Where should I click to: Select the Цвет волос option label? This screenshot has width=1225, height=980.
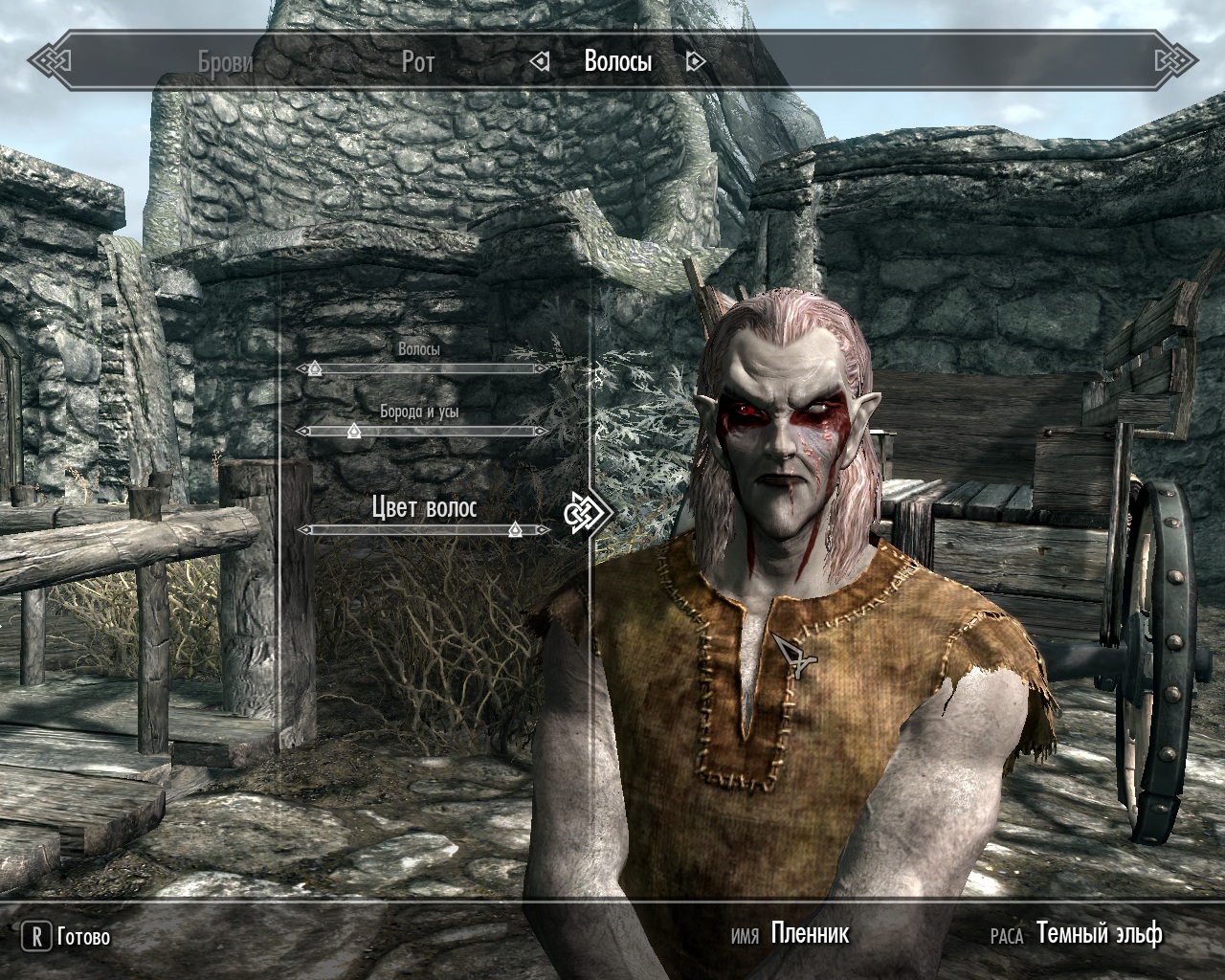424,507
